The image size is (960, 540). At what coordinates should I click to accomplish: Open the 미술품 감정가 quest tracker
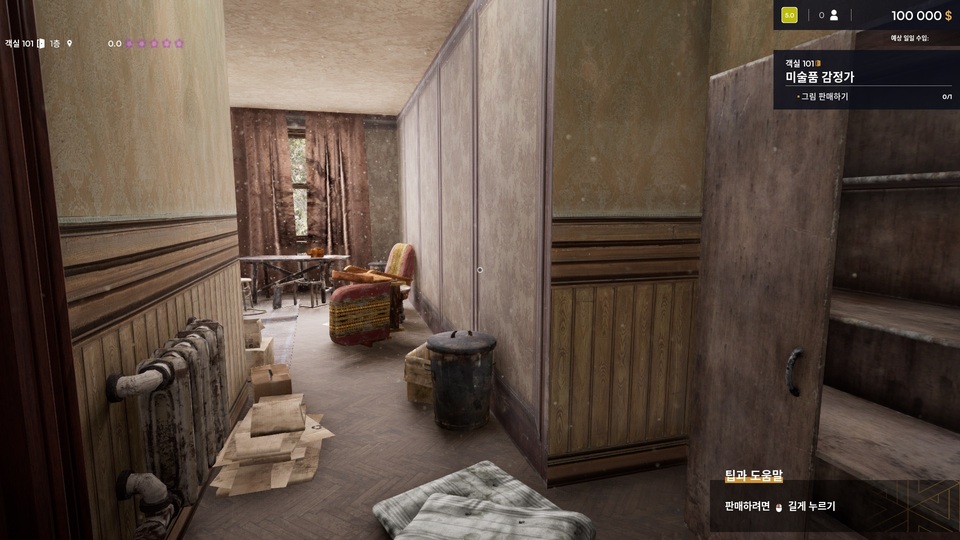(x=826, y=77)
